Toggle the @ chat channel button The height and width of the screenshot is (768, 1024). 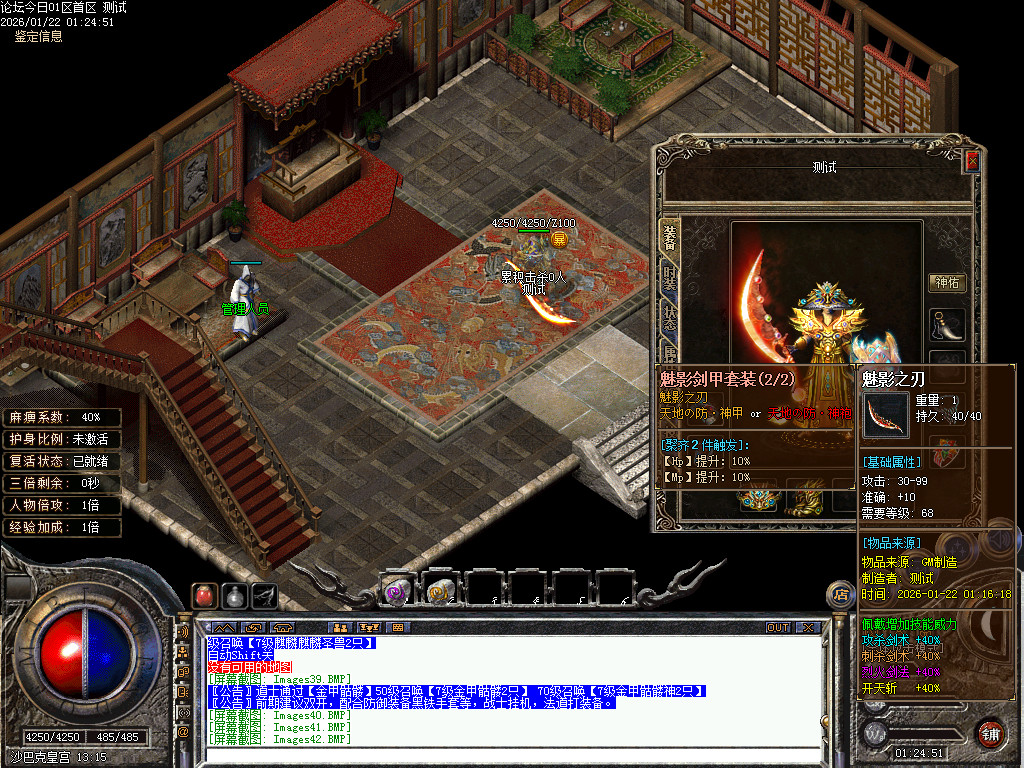click(183, 731)
